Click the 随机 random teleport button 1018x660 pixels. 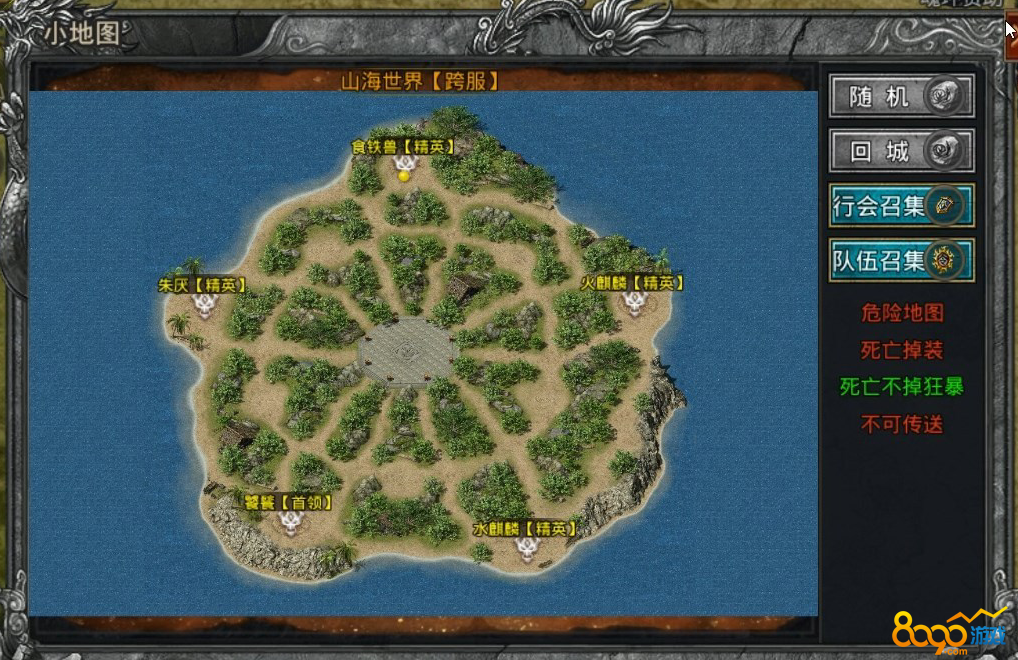pos(900,97)
